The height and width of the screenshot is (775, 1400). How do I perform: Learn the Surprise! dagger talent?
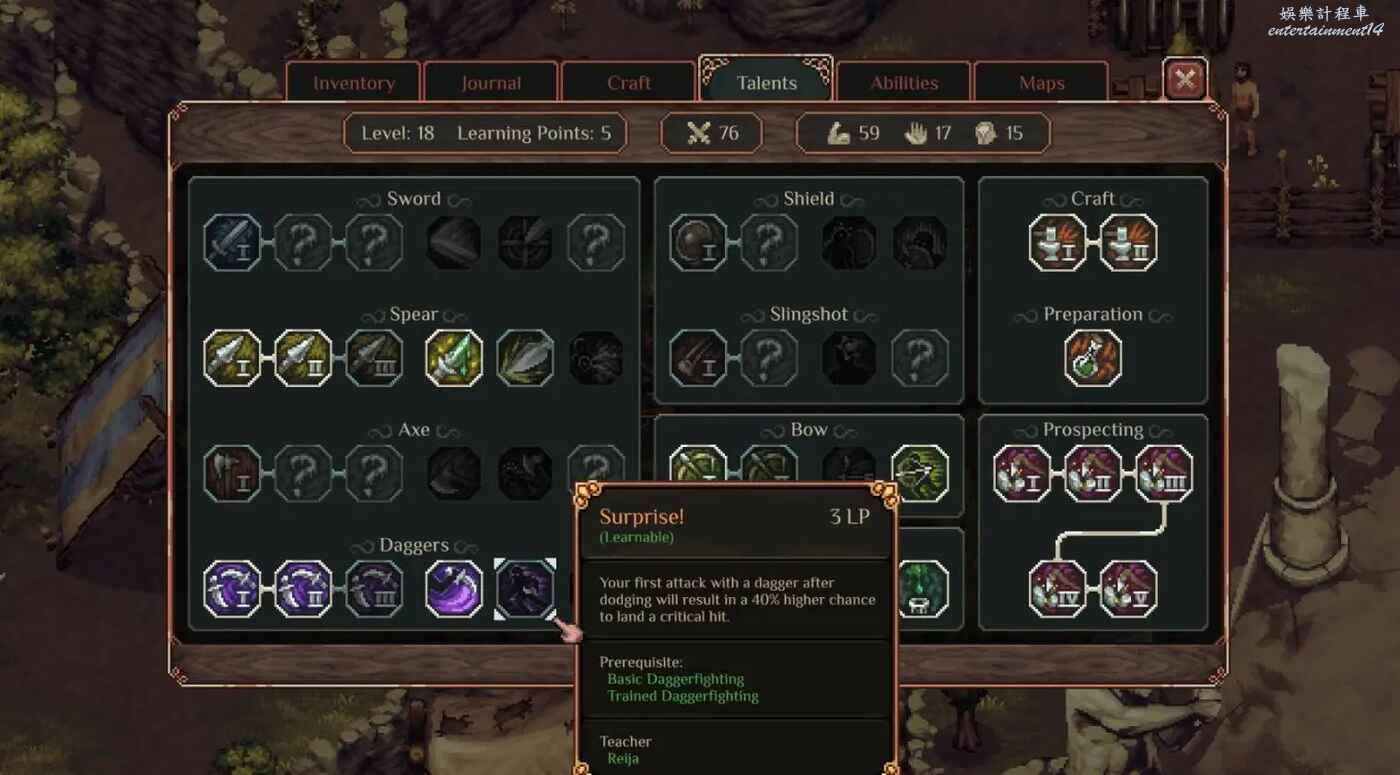[x=525, y=589]
